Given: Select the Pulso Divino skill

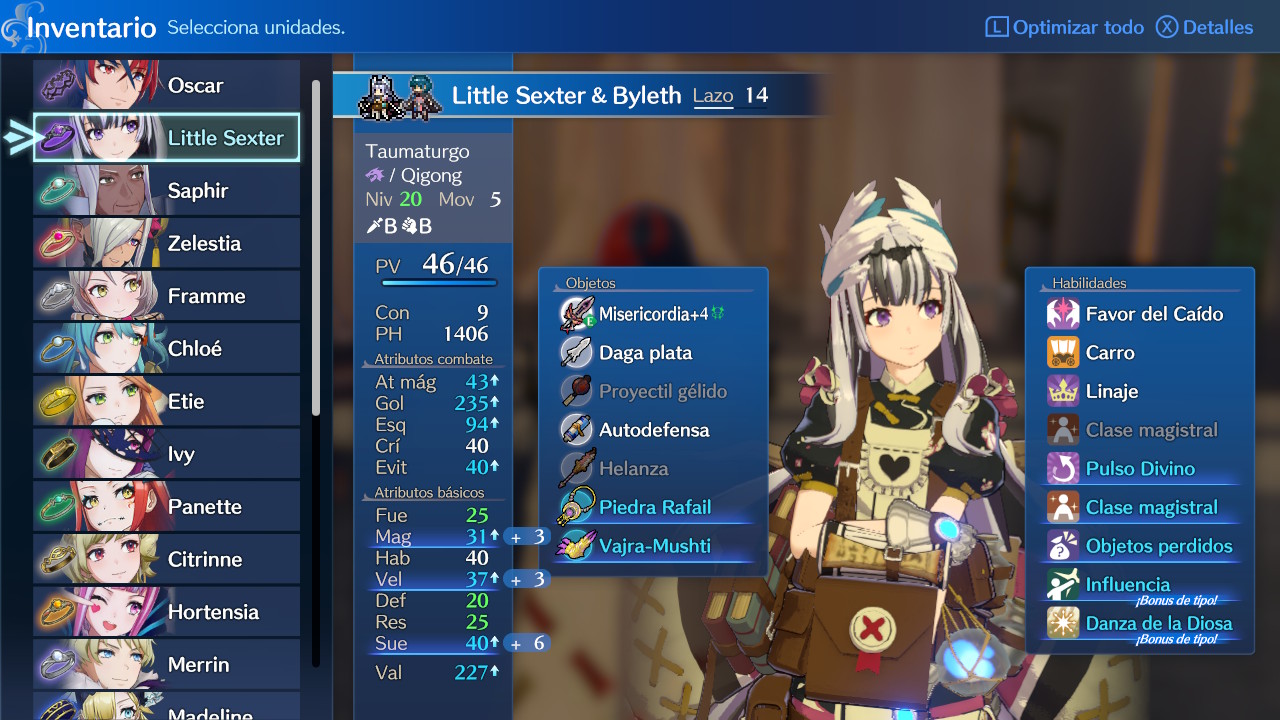Looking at the screenshot, I should pyautogui.click(x=1139, y=469).
